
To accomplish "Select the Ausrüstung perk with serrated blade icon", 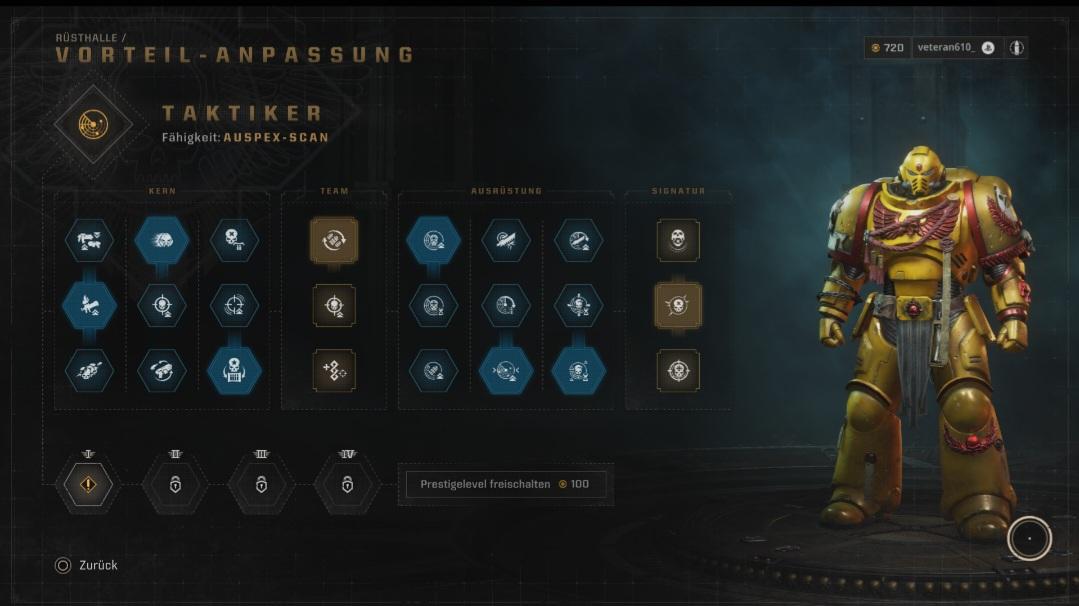I will tap(505, 241).
